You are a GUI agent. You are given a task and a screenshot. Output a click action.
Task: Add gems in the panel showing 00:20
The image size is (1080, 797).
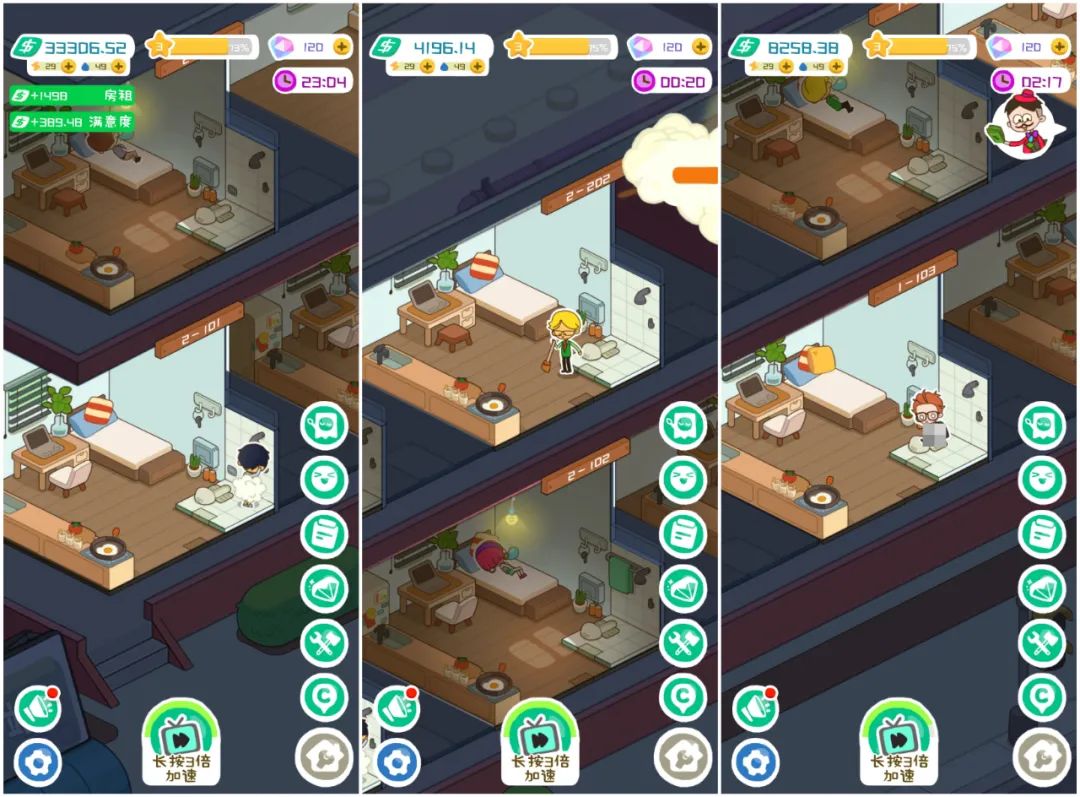click(x=702, y=47)
